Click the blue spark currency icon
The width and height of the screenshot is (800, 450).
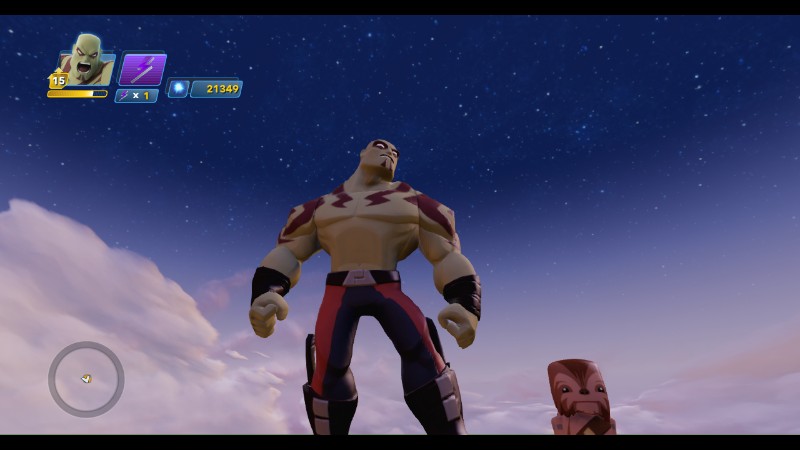pyautogui.click(x=178, y=89)
